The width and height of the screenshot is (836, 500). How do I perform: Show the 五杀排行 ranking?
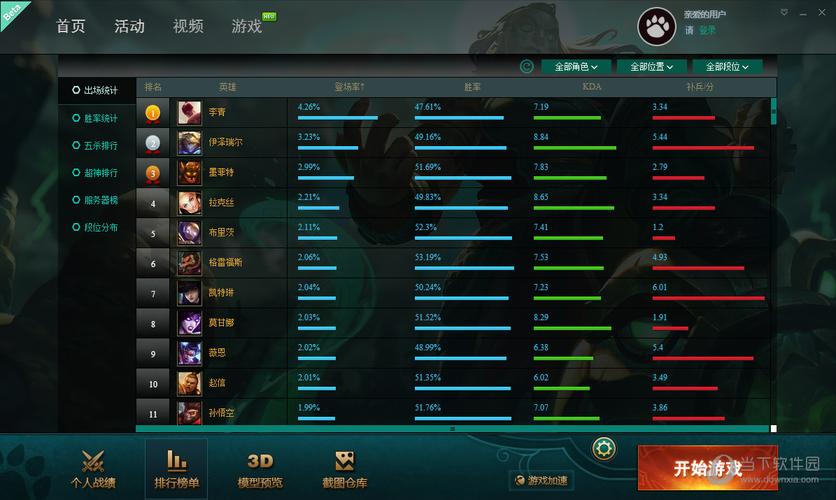(100, 145)
